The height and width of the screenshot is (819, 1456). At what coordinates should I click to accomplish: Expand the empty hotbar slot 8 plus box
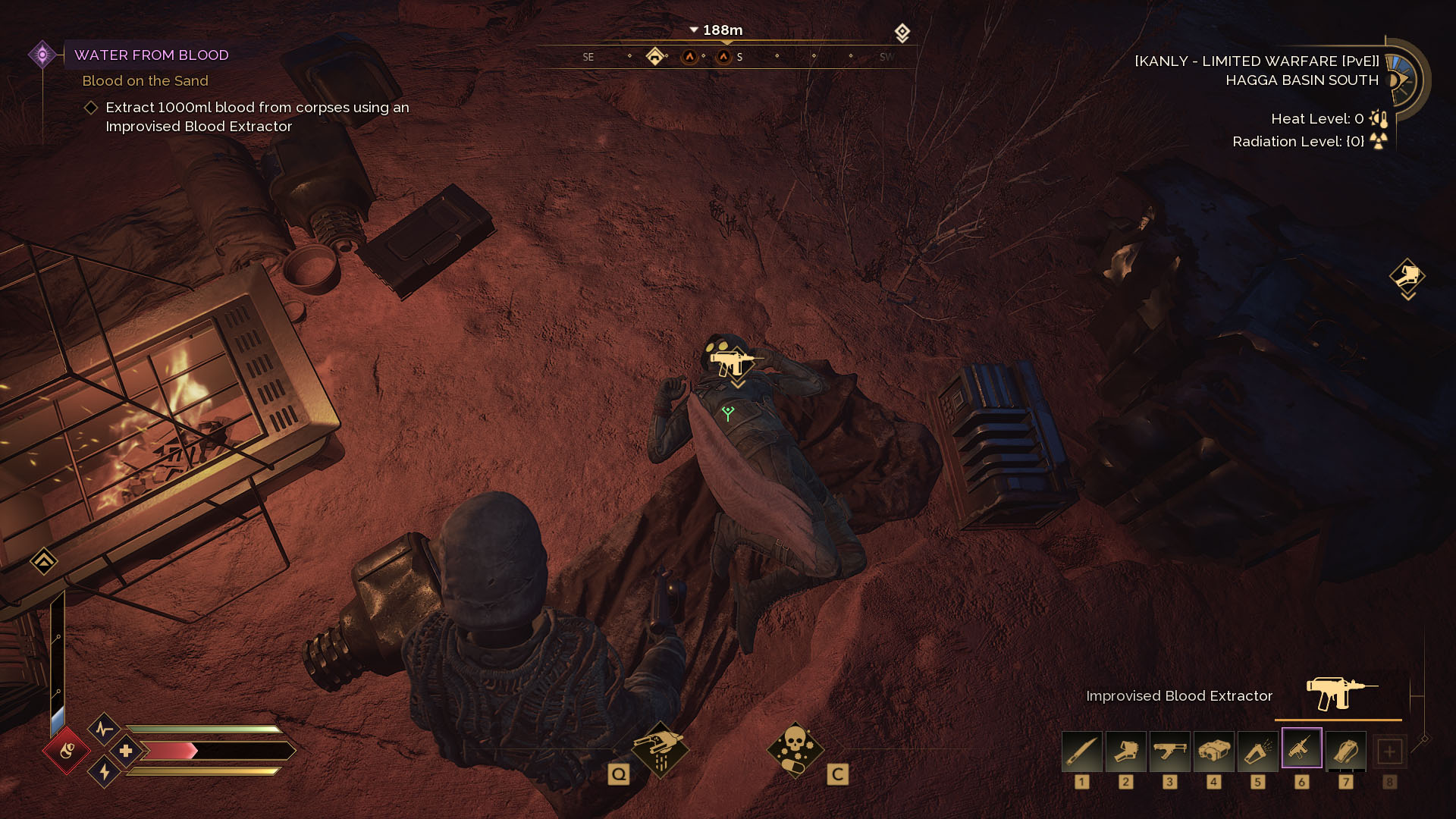(x=1390, y=751)
